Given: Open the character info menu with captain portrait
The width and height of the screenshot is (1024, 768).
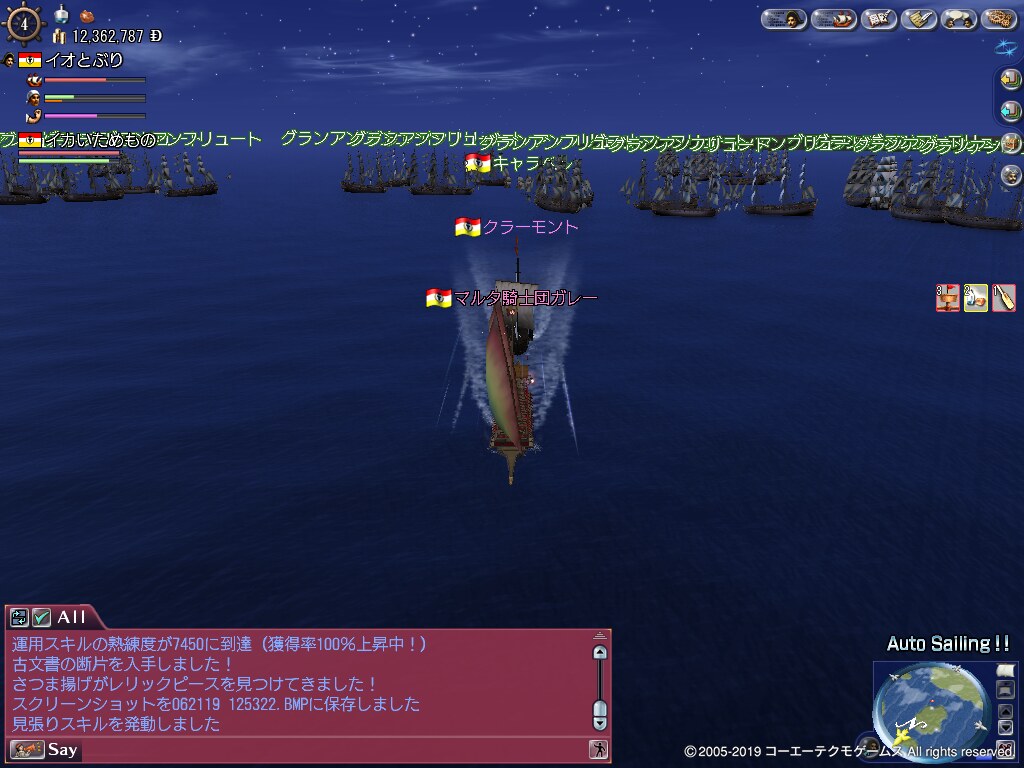Looking at the screenshot, I should pyautogui.click(x=783, y=19).
